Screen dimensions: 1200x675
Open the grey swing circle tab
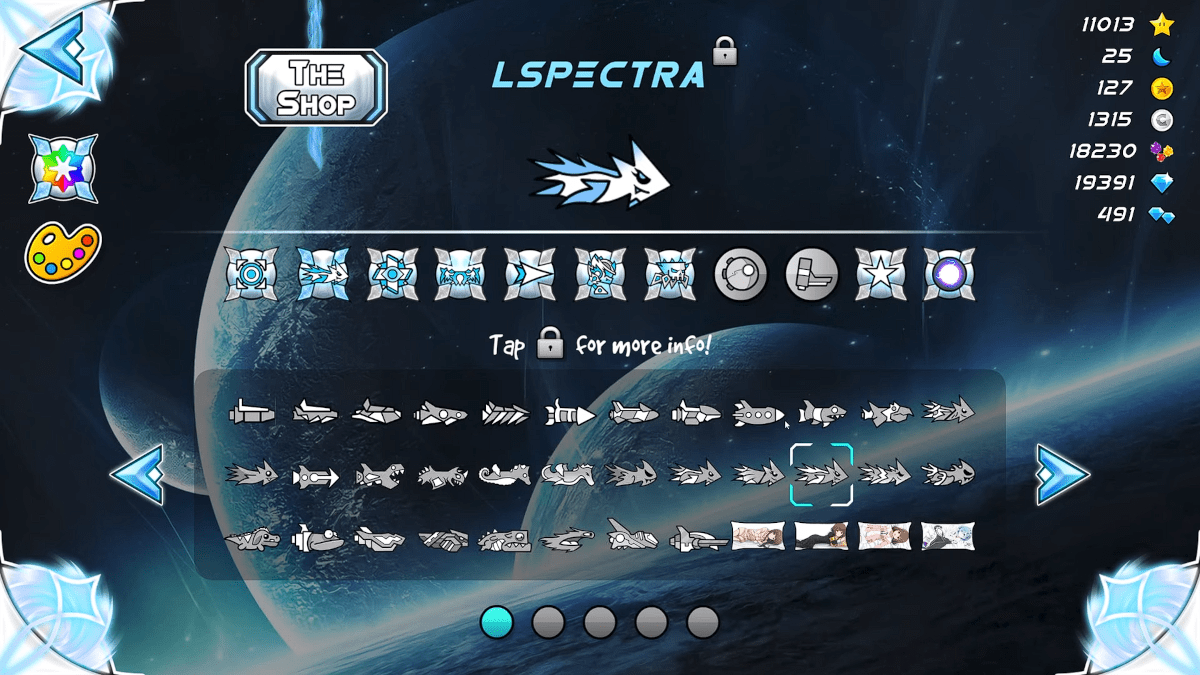click(740, 274)
